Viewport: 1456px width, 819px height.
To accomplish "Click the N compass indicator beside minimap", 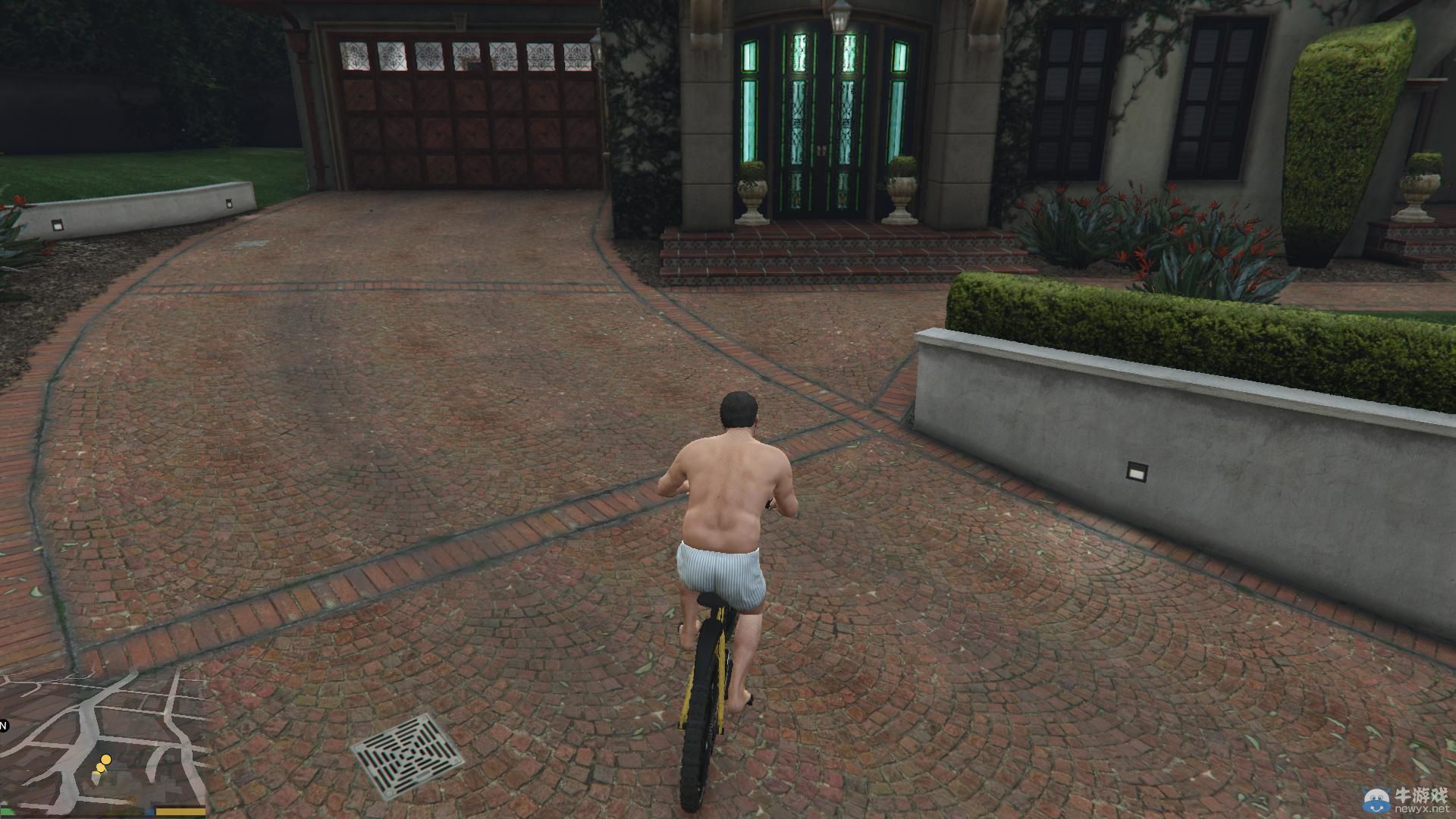I will click(x=3, y=725).
